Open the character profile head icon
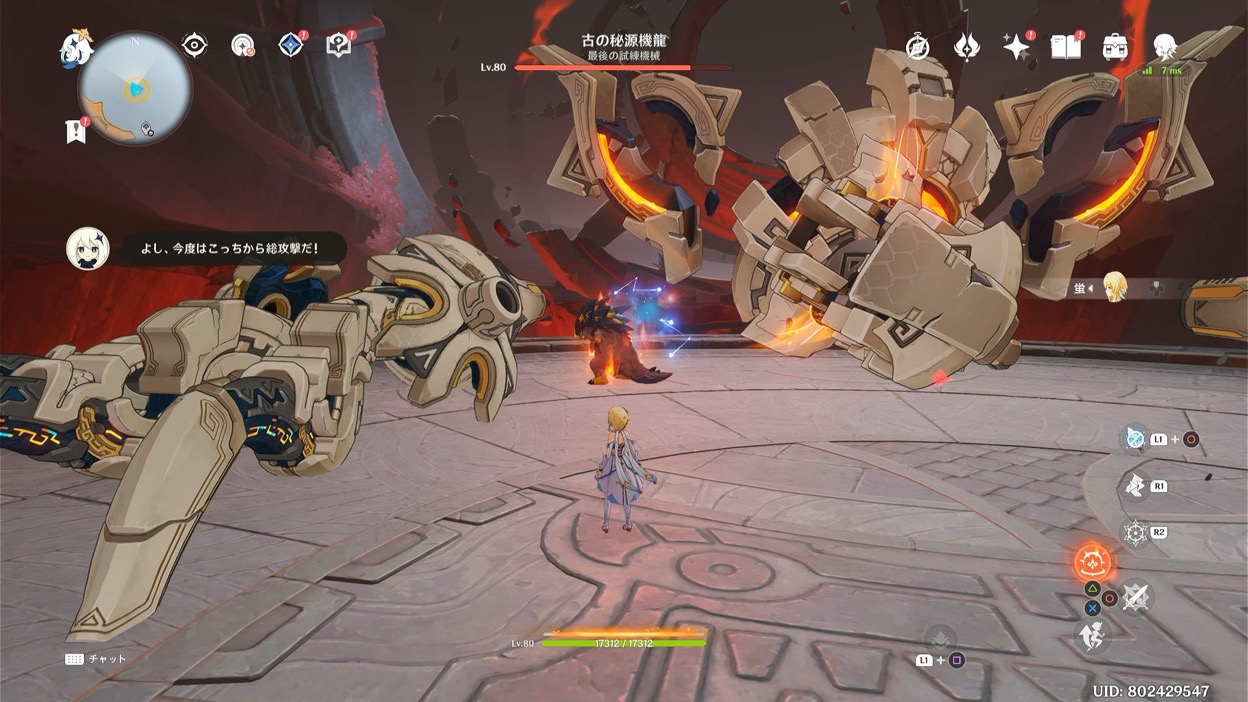This screenshot has height=702, width=1248. click(1164, 46)
